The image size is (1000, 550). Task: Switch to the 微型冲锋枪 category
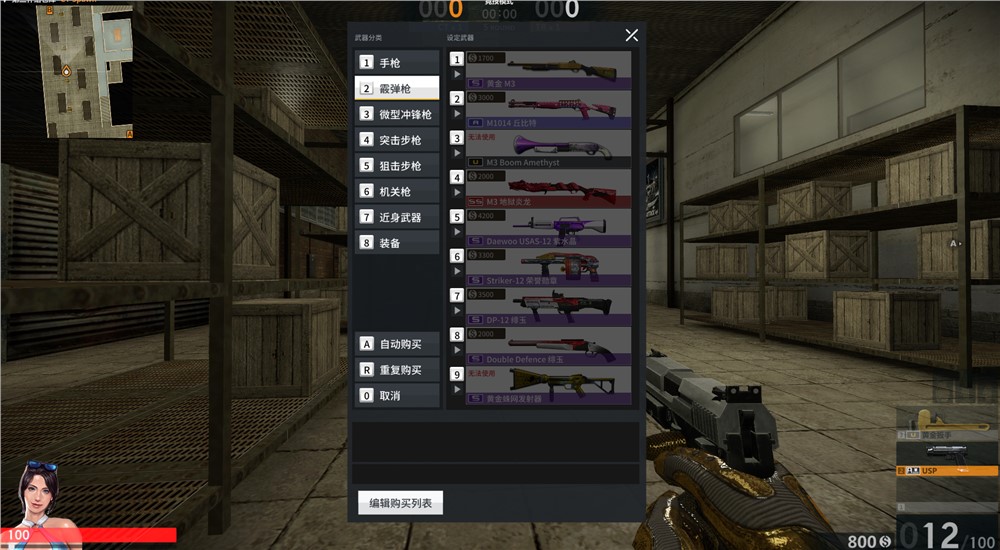tap(397, 114)
